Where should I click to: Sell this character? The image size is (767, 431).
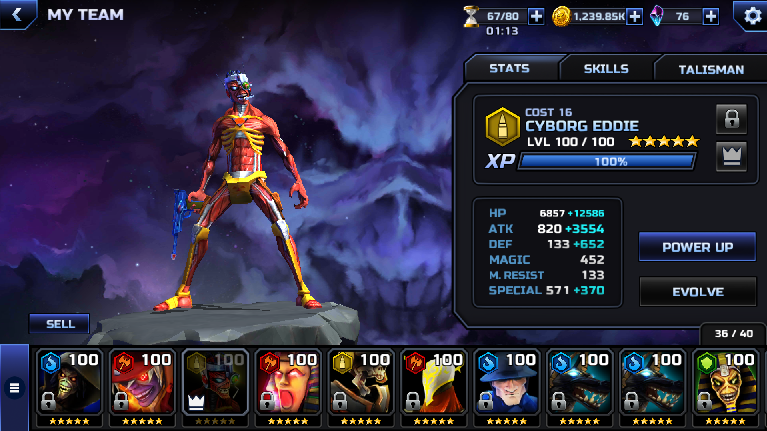click(59, 323)
